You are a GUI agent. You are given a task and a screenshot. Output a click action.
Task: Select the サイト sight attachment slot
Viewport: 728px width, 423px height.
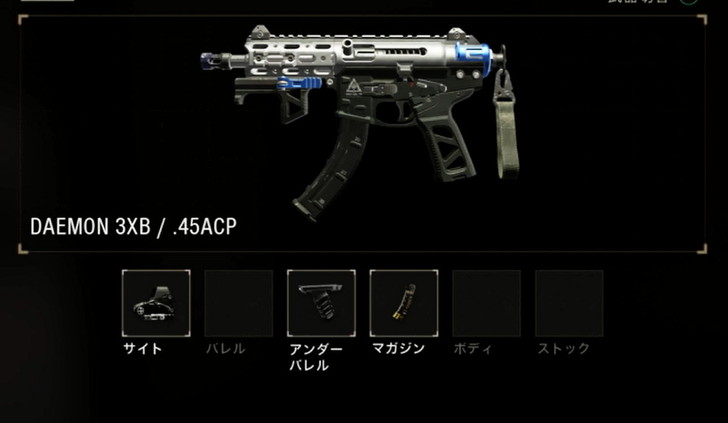point(156,303)
